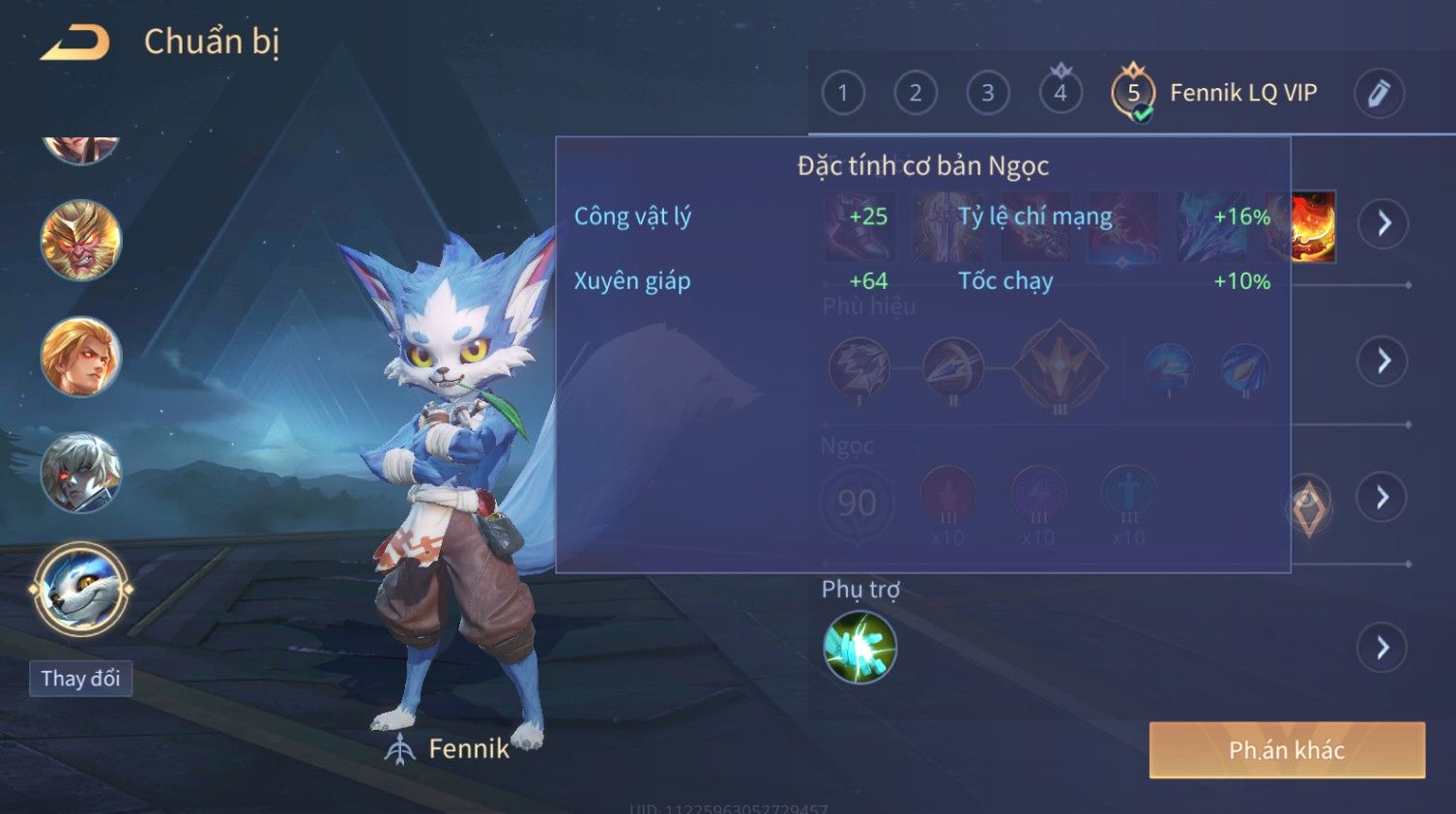Select the flame equipment item icon
Image resolution: width=1456 pixels, height=814 pixels.
pyautogui.click(x=1314, y=226)
